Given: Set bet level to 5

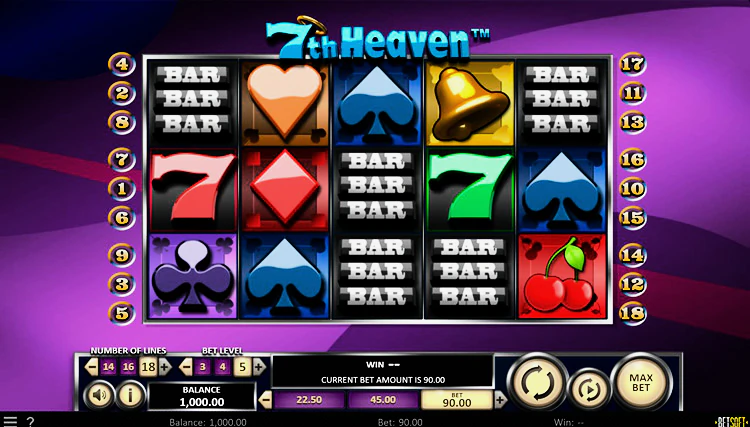Looking at the screenshot, I should 242,367.
